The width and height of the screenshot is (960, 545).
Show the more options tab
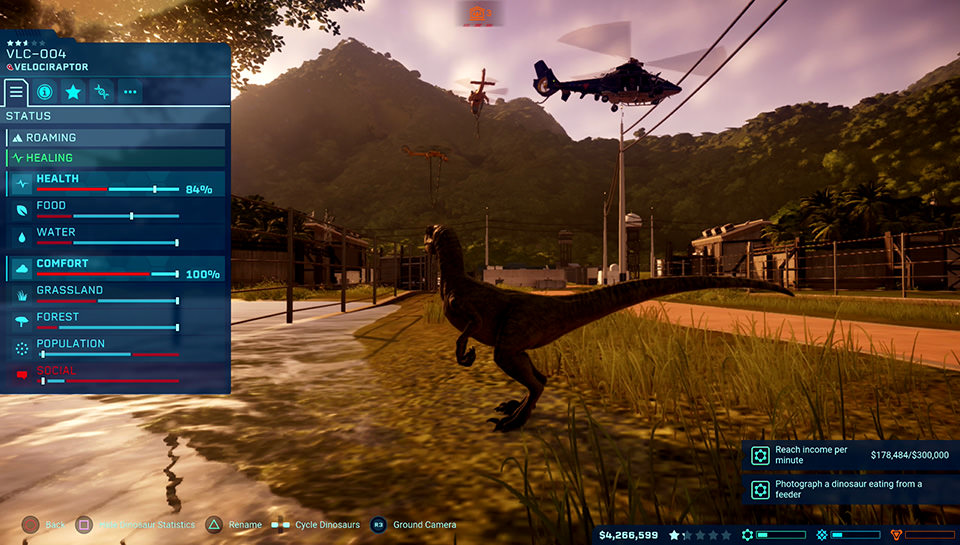coord(130,92)
